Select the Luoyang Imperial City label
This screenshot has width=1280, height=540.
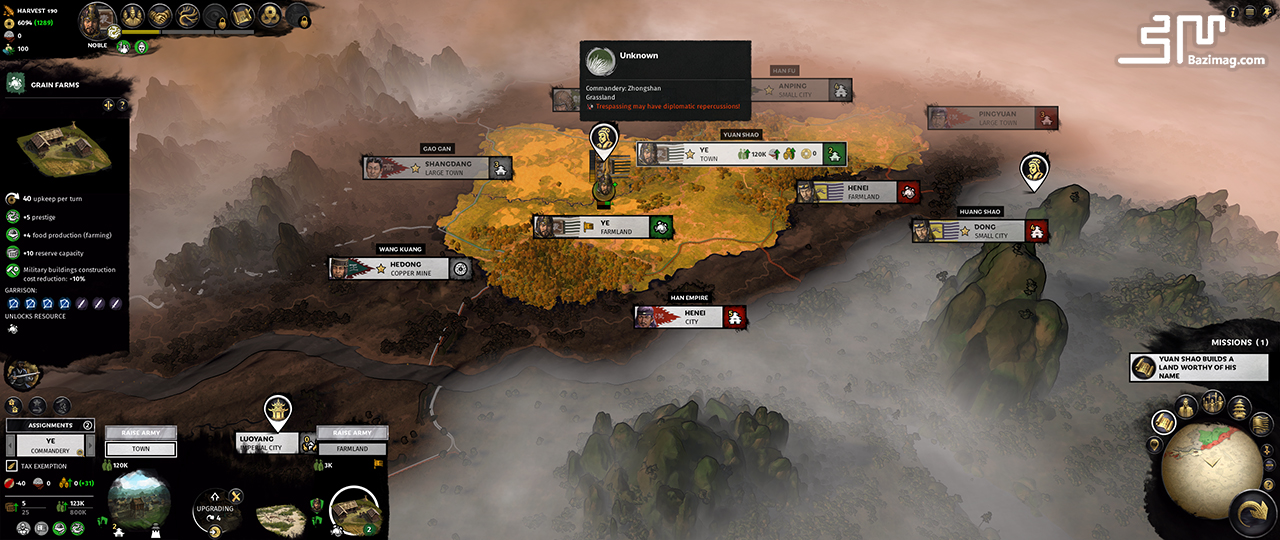pyautogui.click(x=267, y=442)
